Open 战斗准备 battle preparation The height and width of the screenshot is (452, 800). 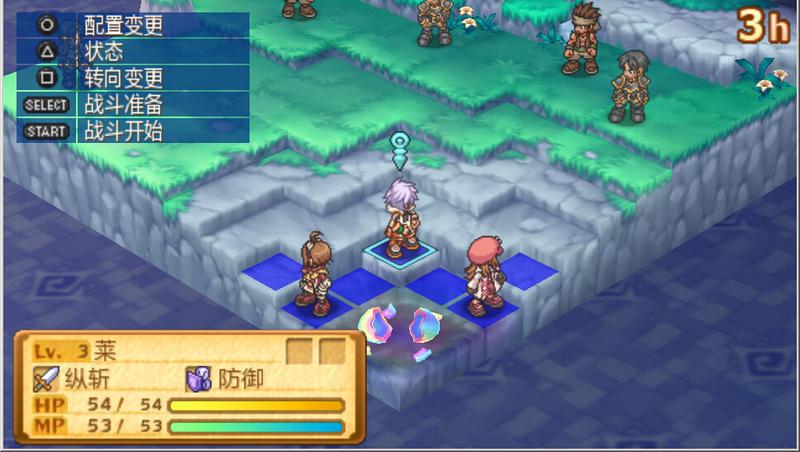(122, 104)
